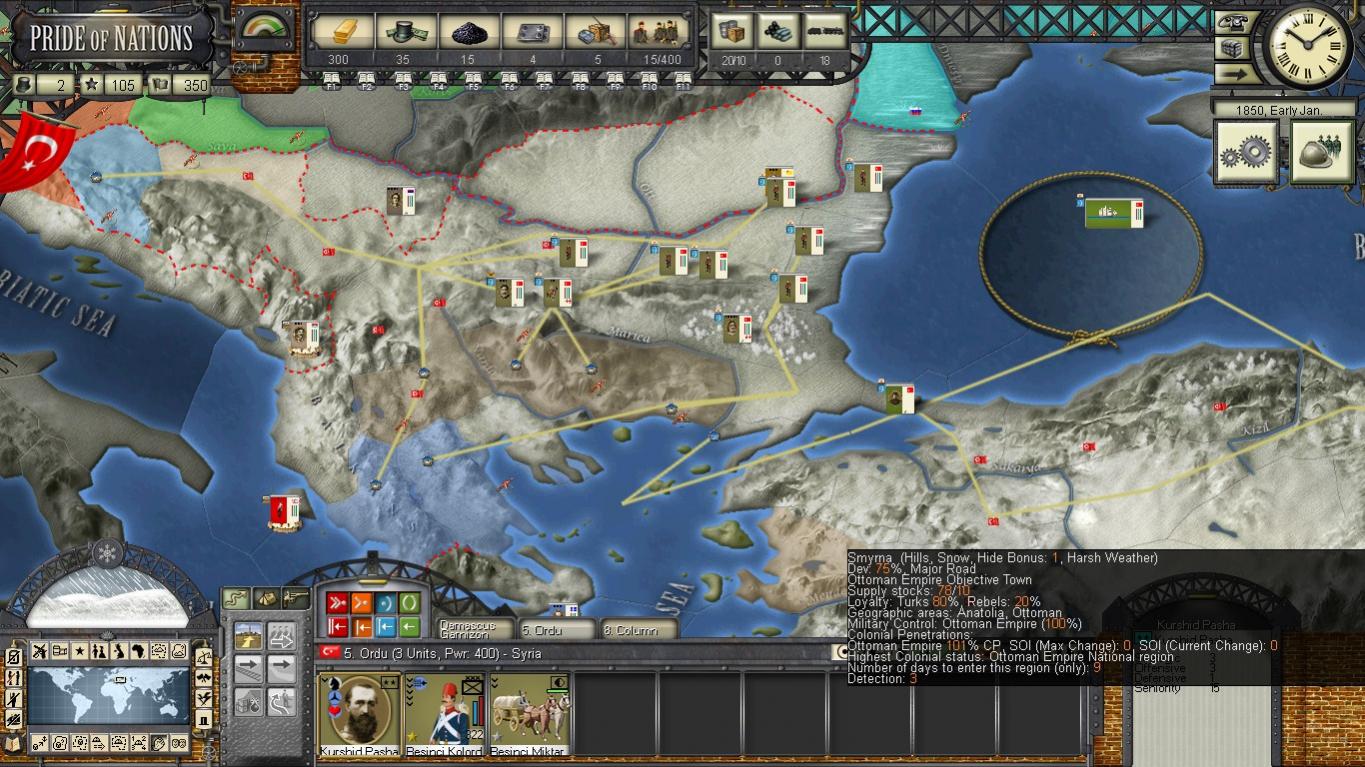The height and width of the screenshot is (767, 1365).
Task: Open the F1 ledger book shortcut
Action: point(331,80)
